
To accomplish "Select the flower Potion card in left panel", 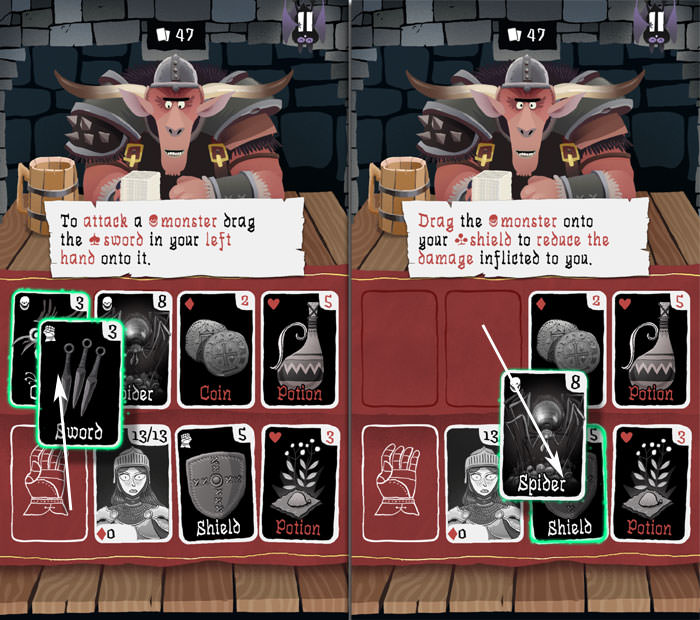I will pos(298,482).
